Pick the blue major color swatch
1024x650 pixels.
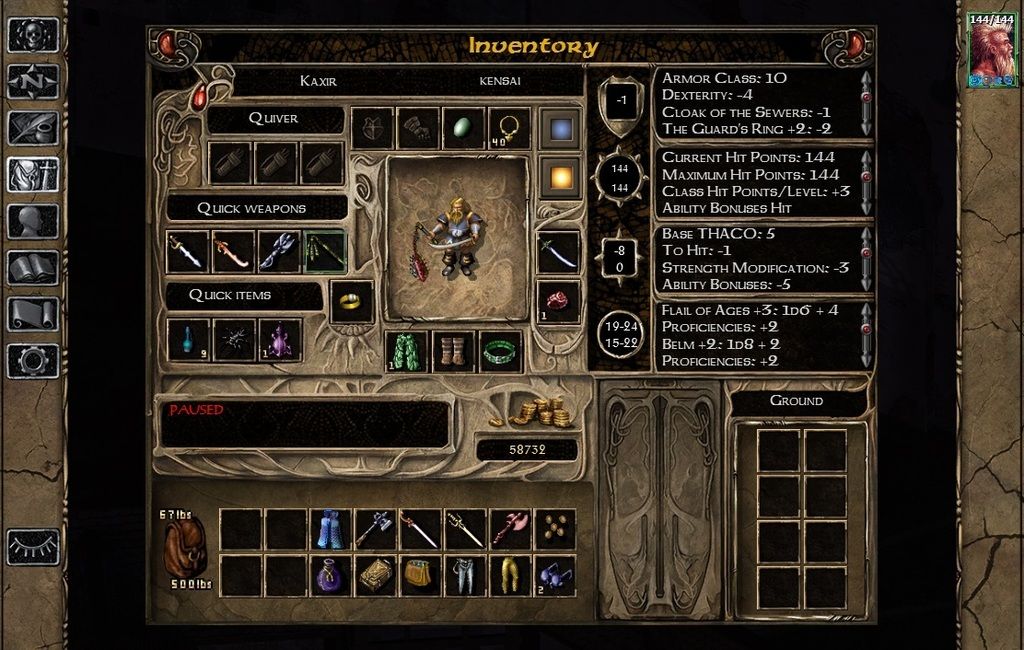[559, 129]
